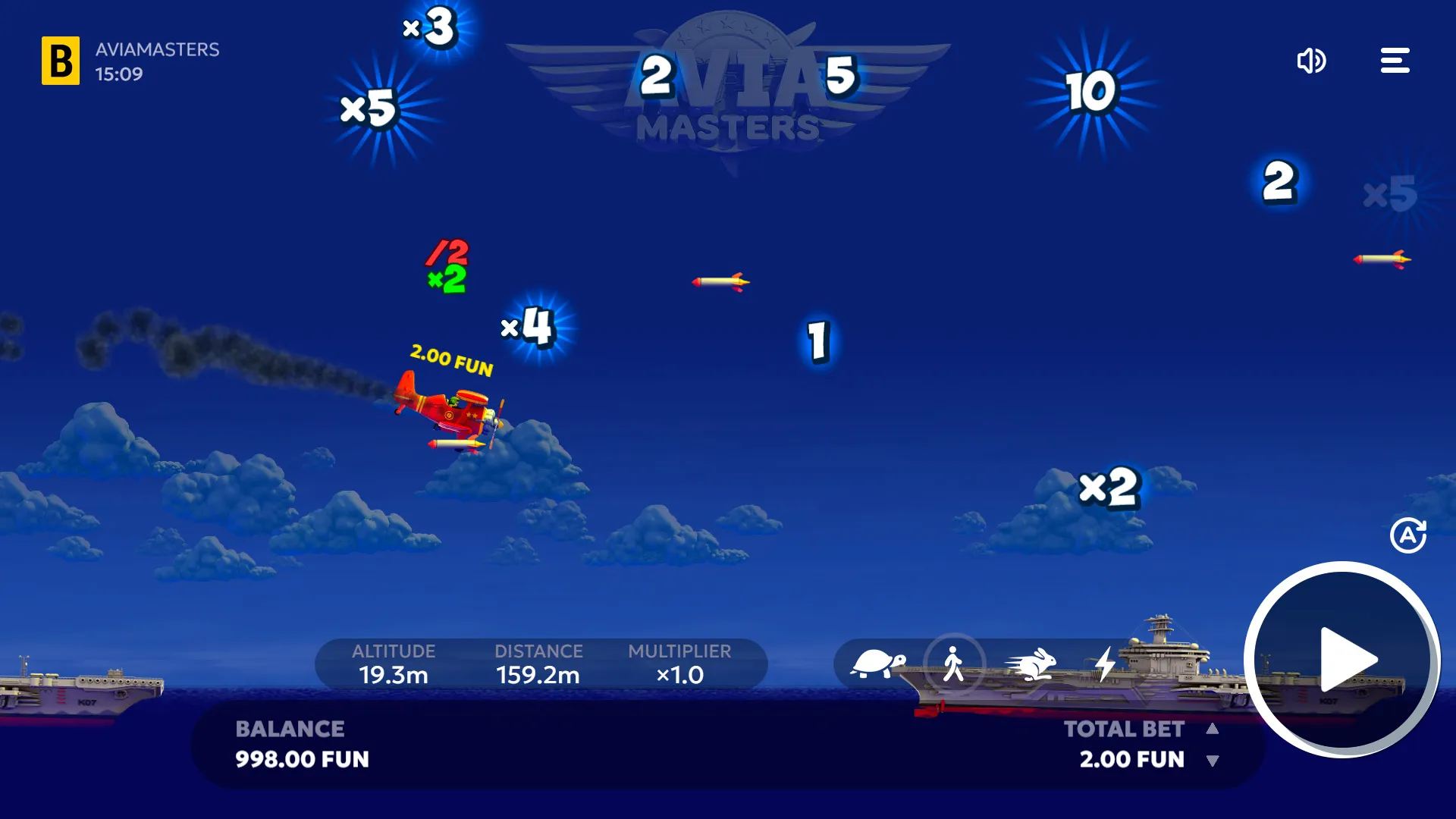Mute the game sound via speaker icon
1456x819 pixels.
pyautogui.click(x=1311, y=61)
